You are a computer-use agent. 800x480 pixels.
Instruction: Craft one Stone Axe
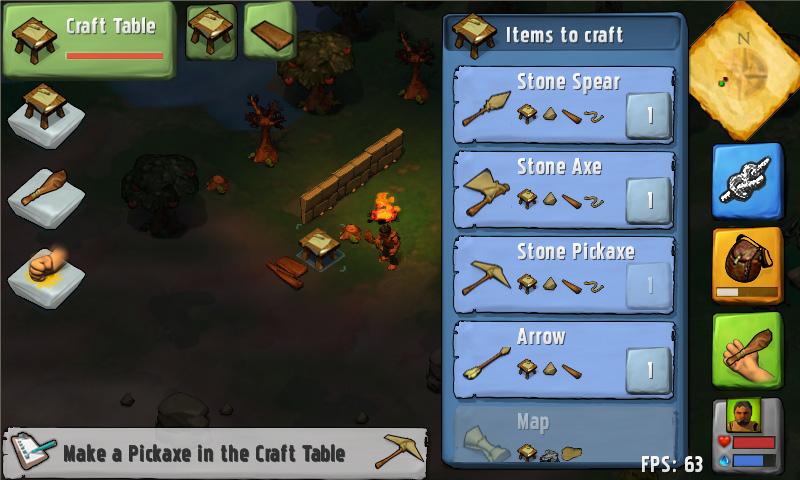click(x=648, y=200)
